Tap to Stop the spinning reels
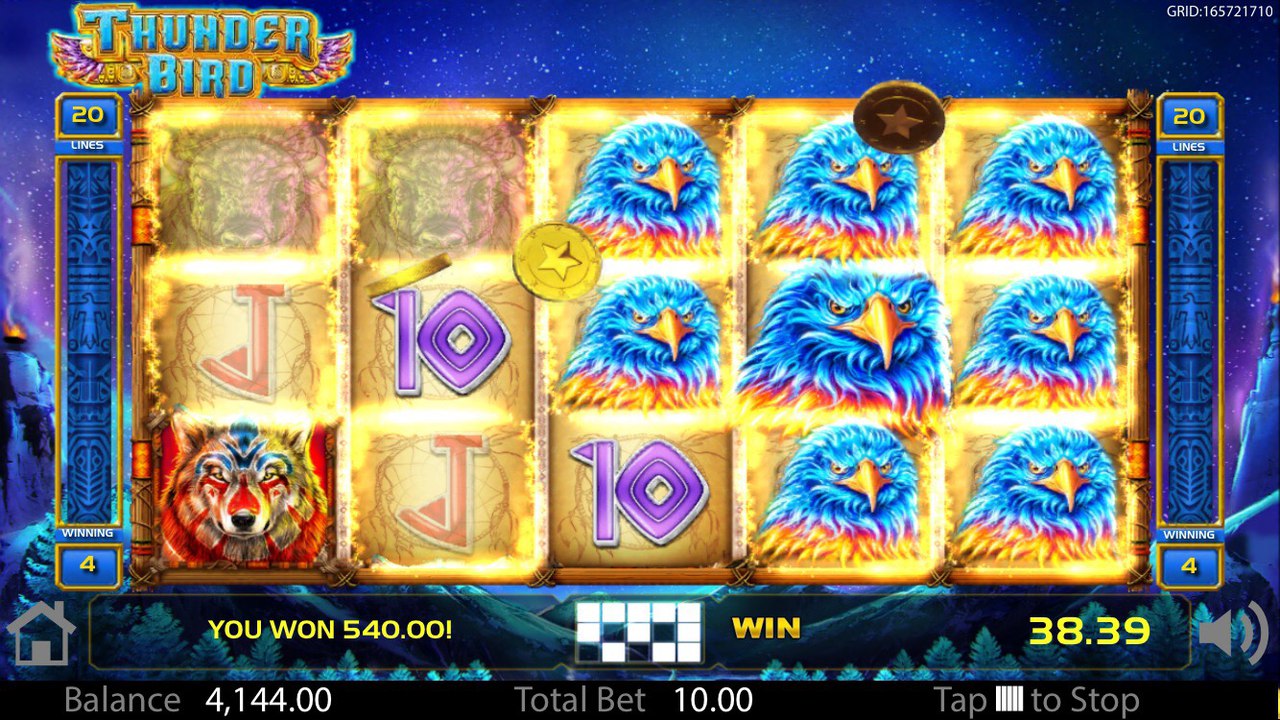Screen dimensions: 1280x720 pyautogui.click(x=1035, y=699)
